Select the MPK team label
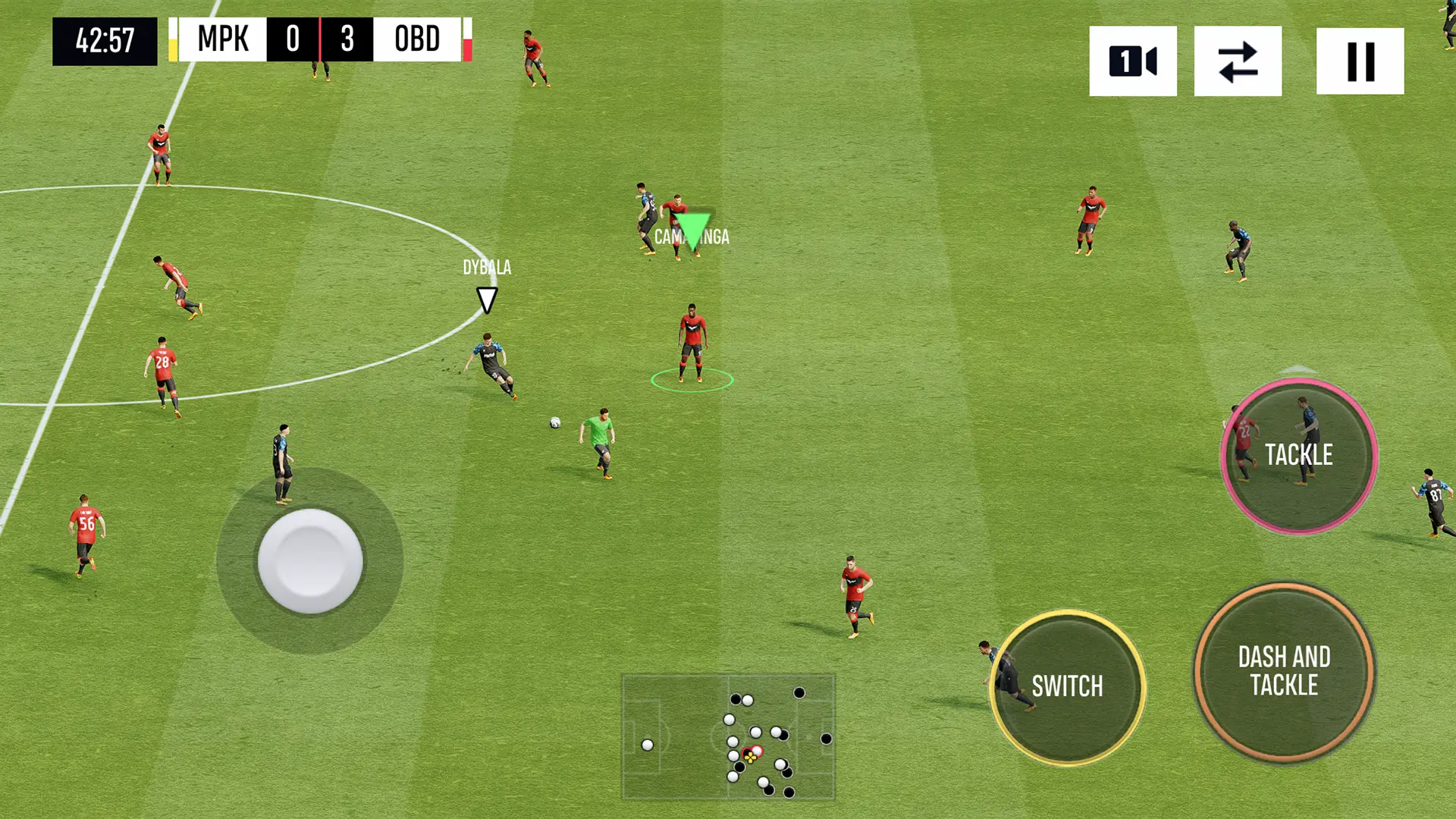Viewport: 1456px width, 819px height. [223, 39]
